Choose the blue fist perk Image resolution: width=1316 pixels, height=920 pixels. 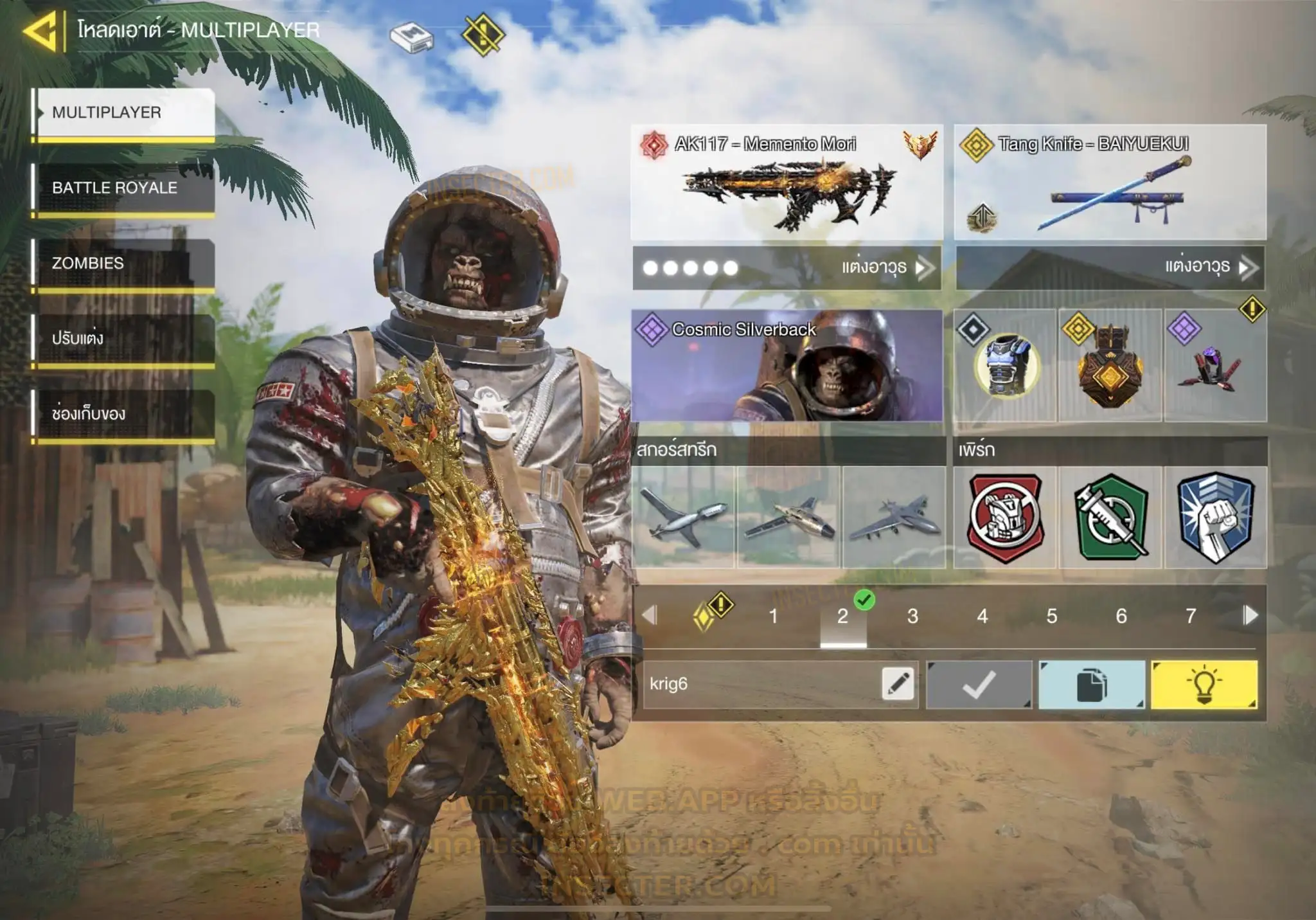coord(1216,518)
